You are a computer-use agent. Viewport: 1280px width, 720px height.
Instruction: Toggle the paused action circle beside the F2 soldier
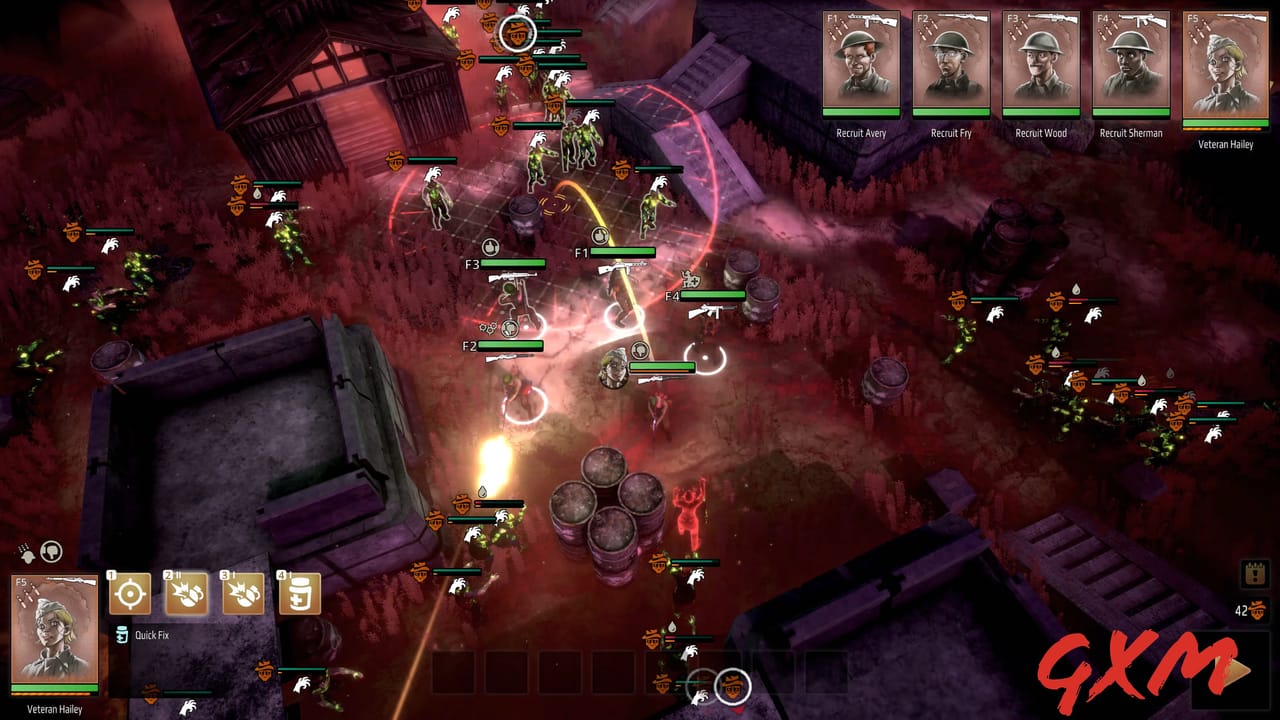[510, 329]
